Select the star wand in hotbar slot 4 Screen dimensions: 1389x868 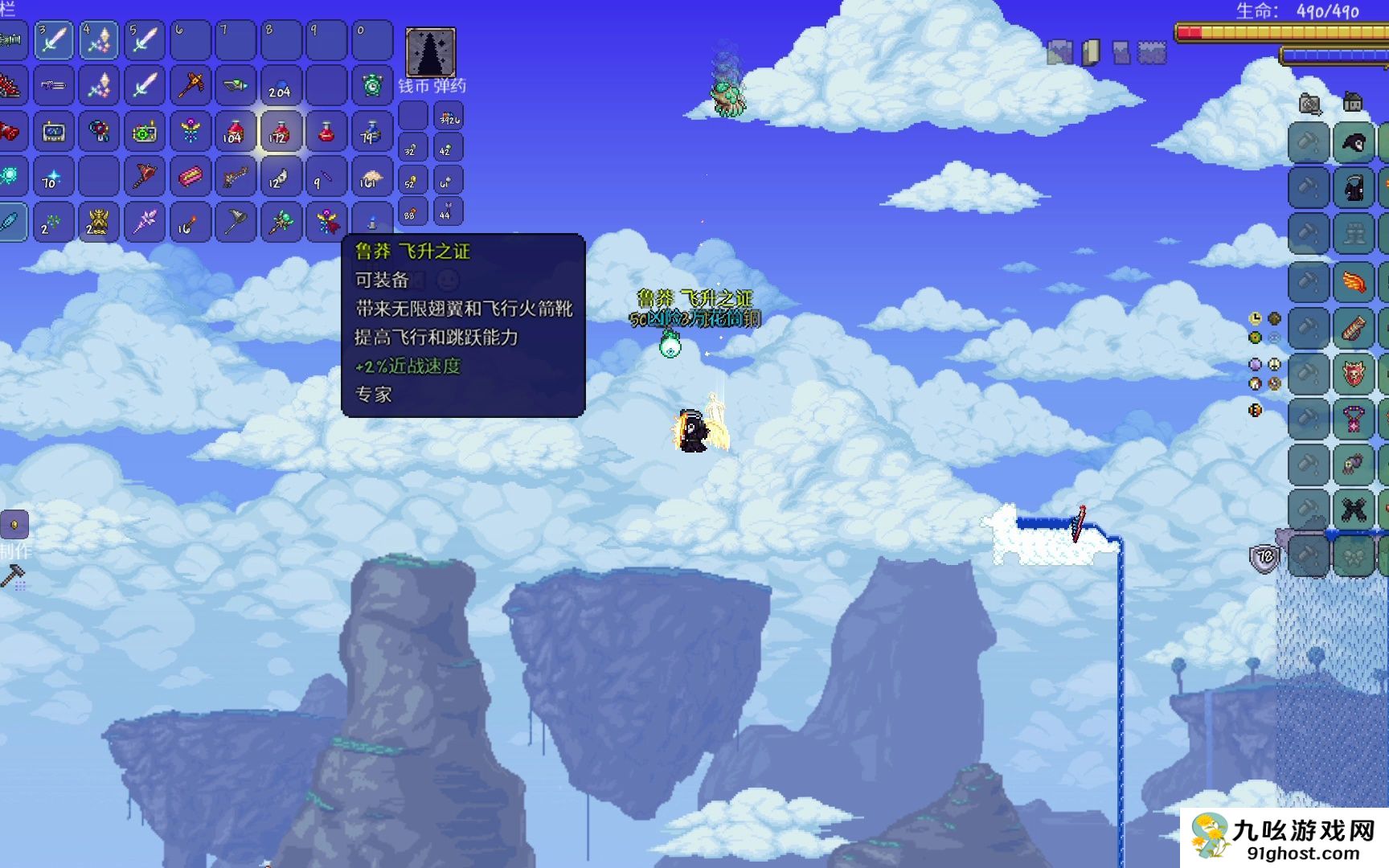98,40
